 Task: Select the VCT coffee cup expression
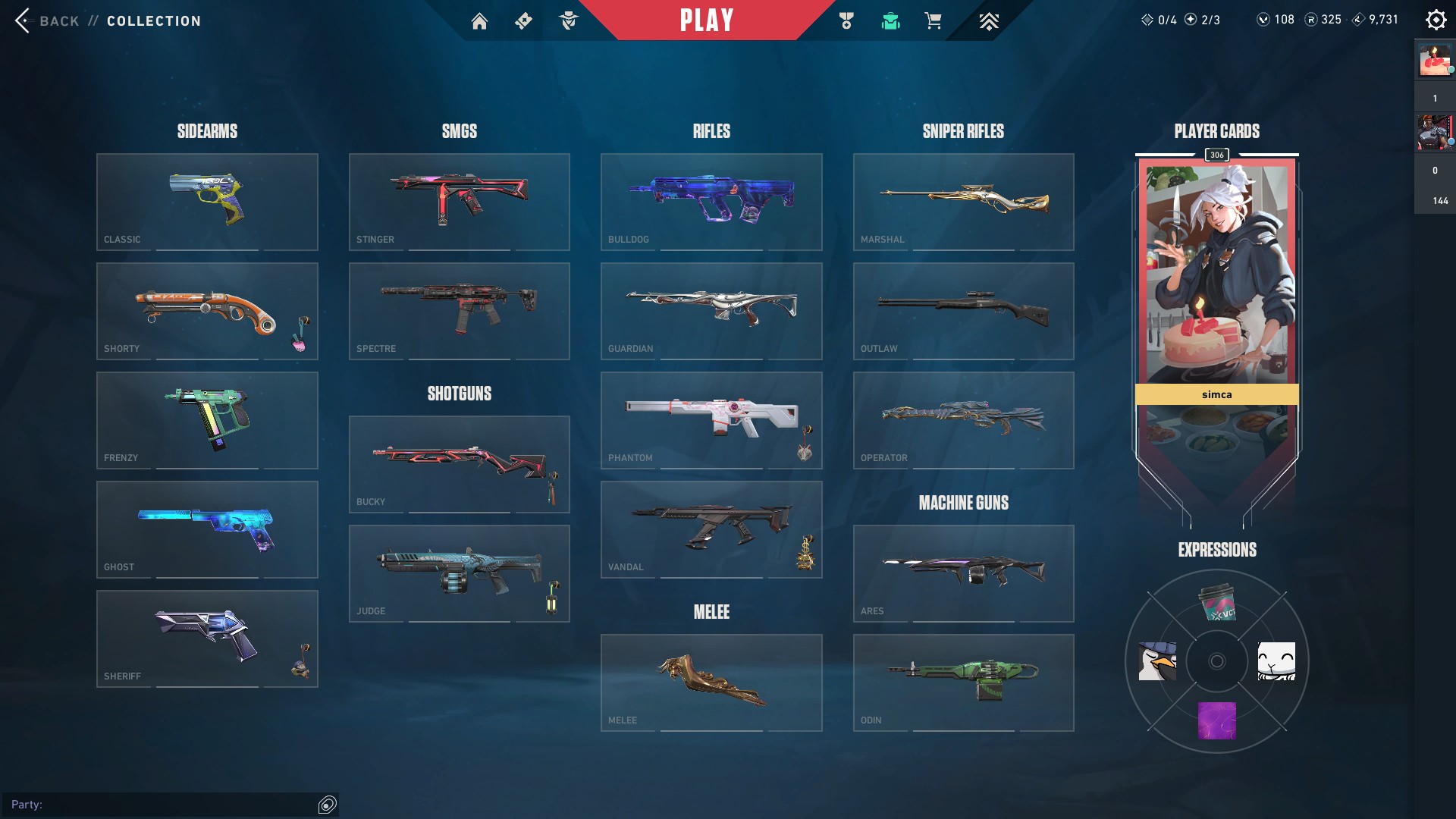click(x=1217, y=604)
